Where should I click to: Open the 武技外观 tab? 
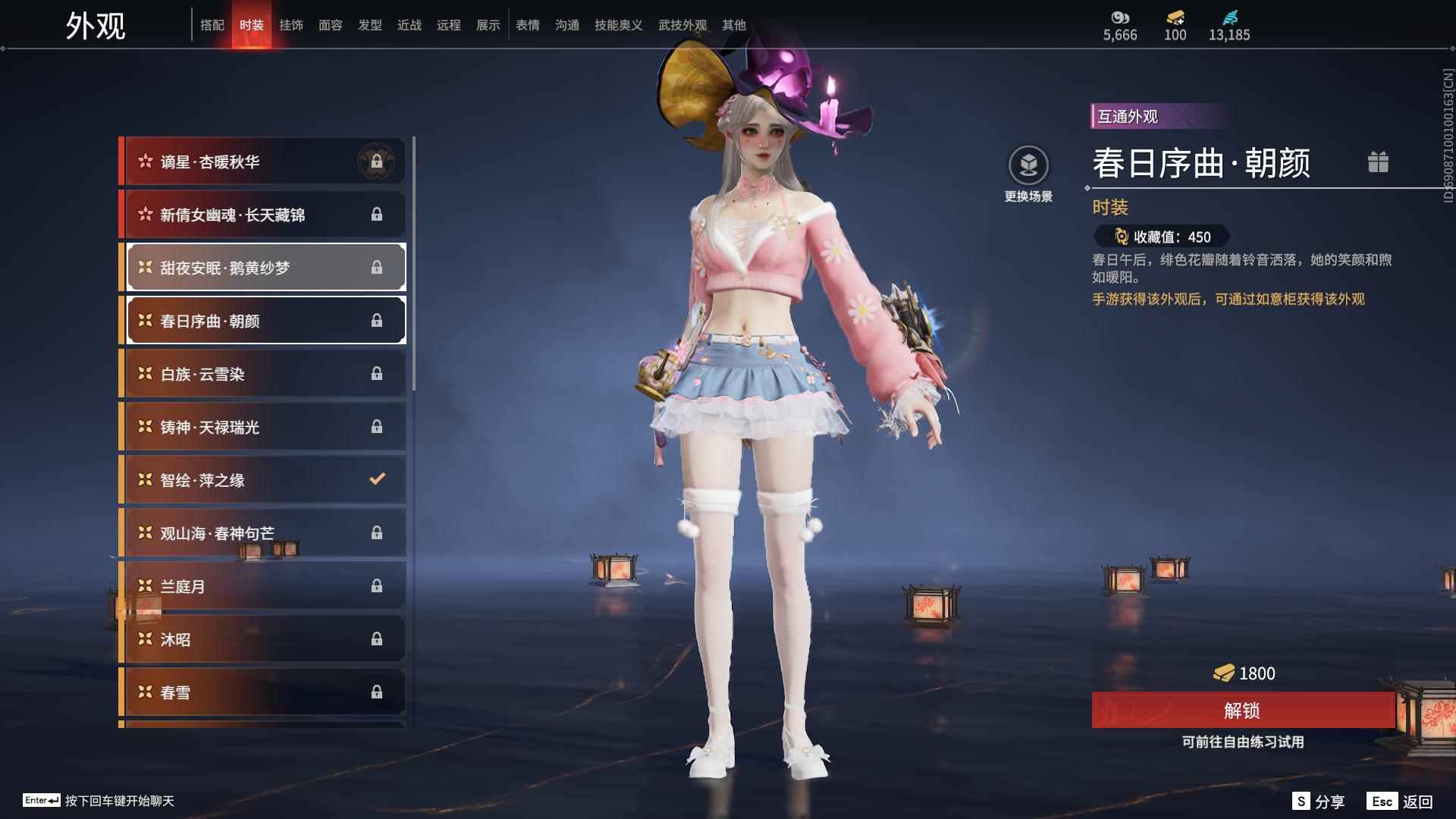682,25
